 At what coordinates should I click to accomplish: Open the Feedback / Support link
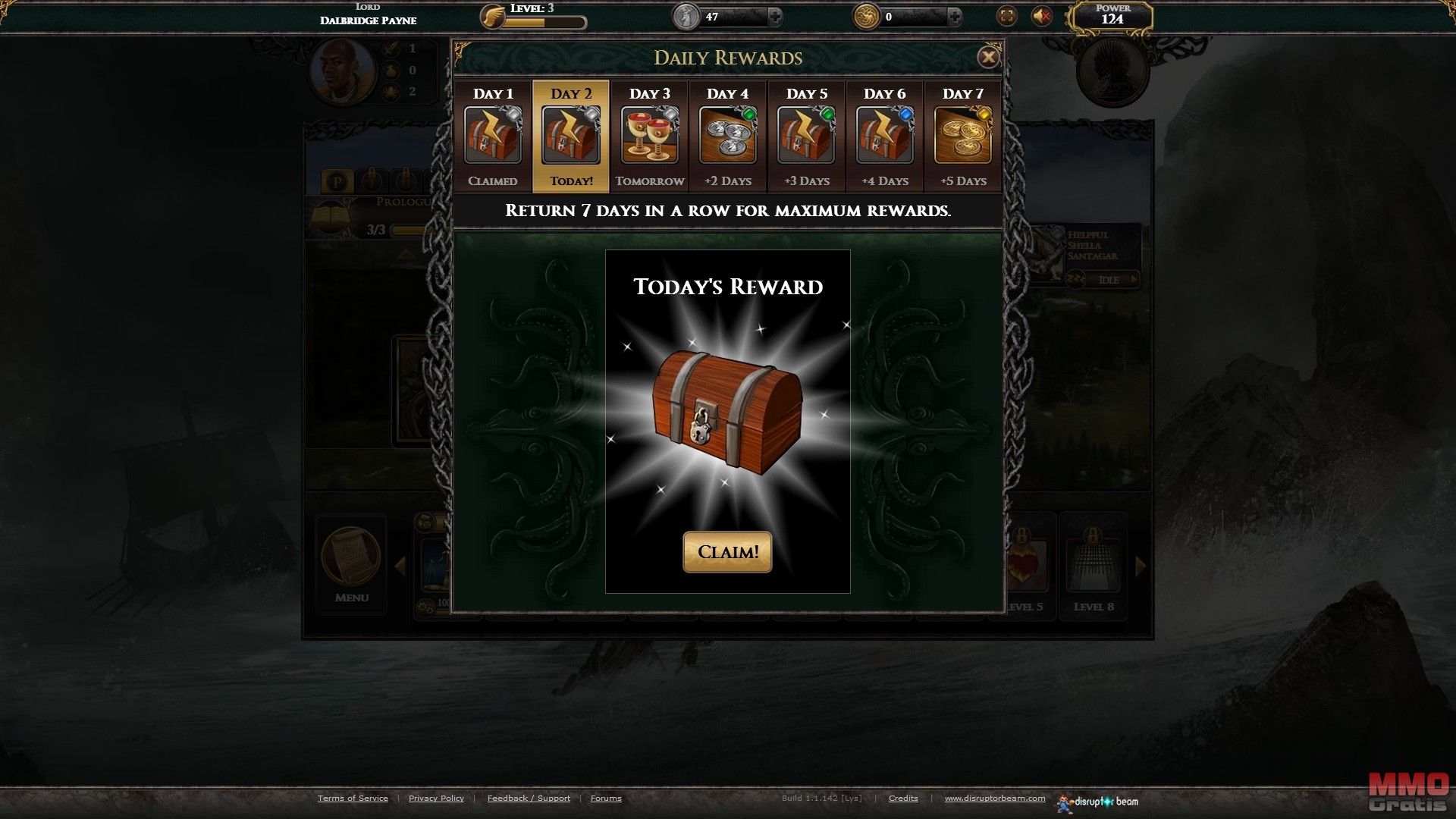point(529,798)
